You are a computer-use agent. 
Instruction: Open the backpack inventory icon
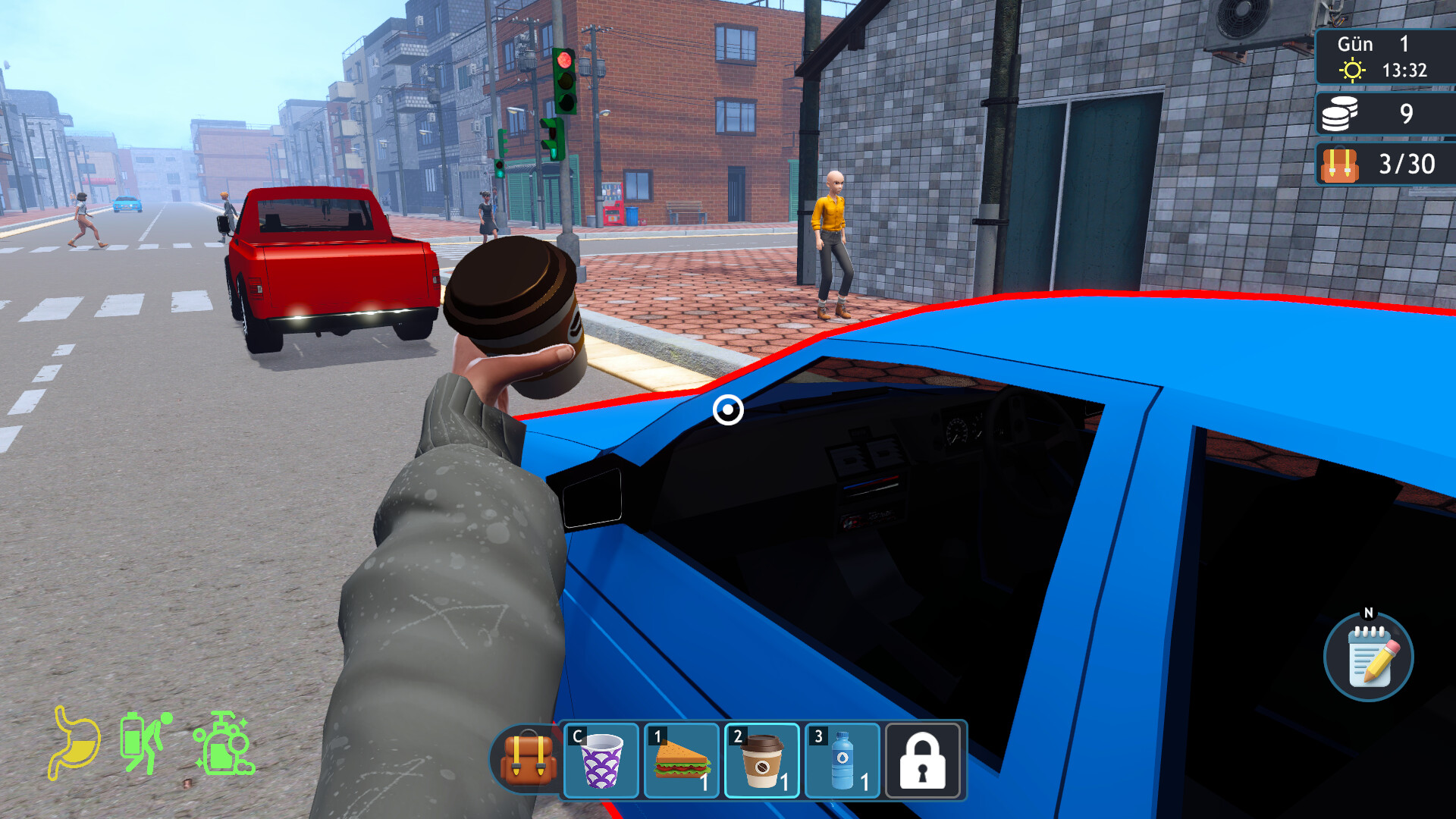529,761
